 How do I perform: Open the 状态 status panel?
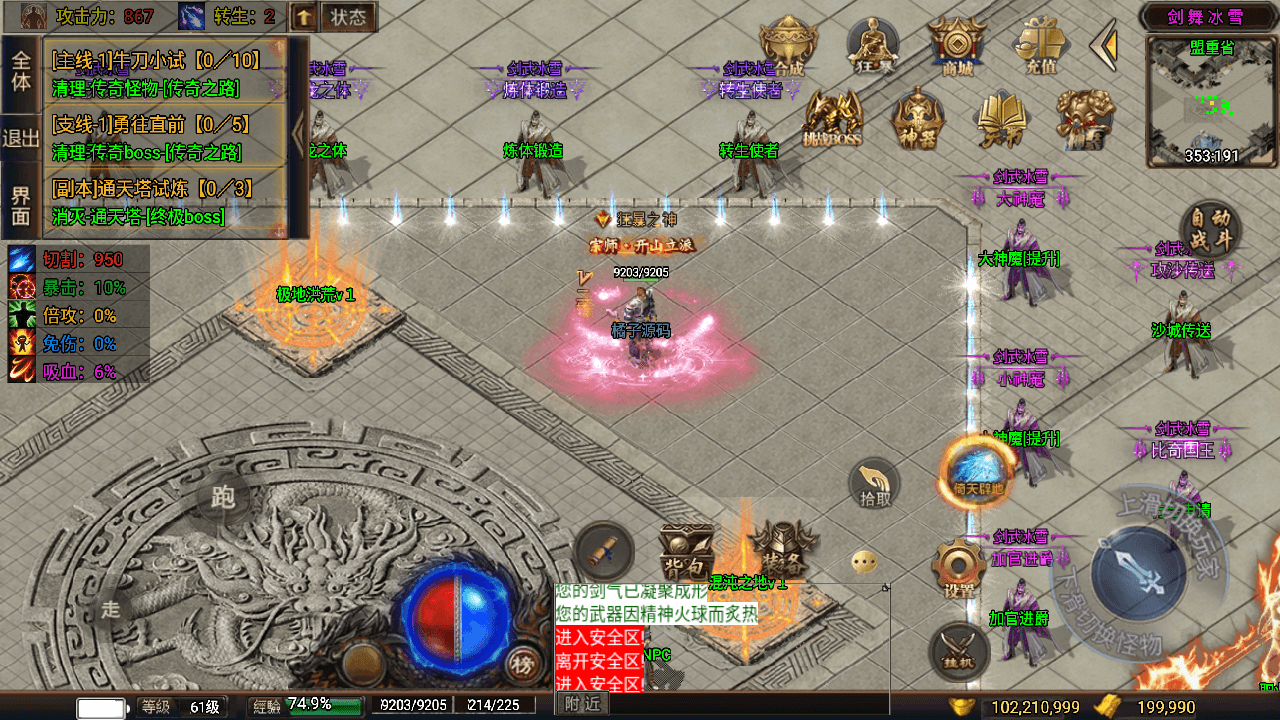coord(348,17)
